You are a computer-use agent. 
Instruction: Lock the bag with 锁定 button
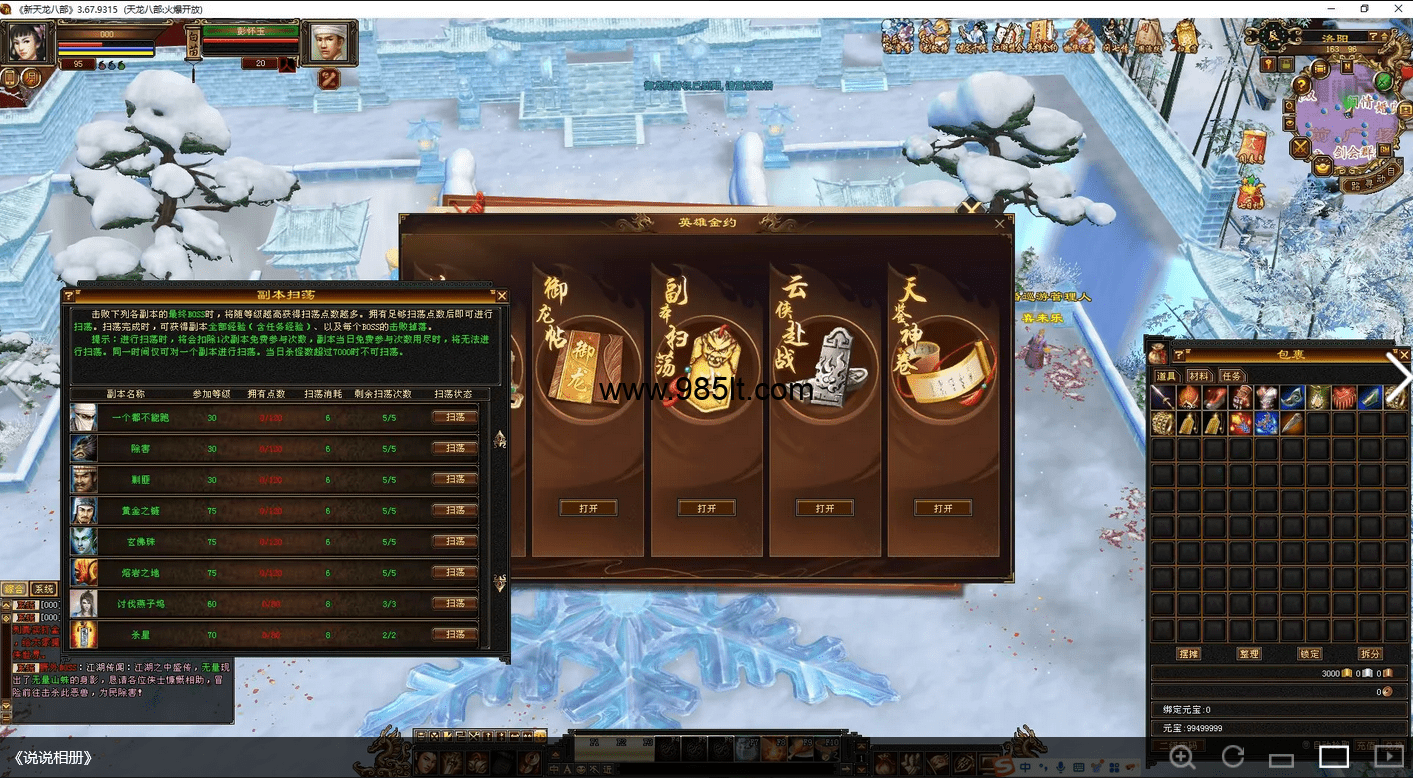(x=1309, y=653)
